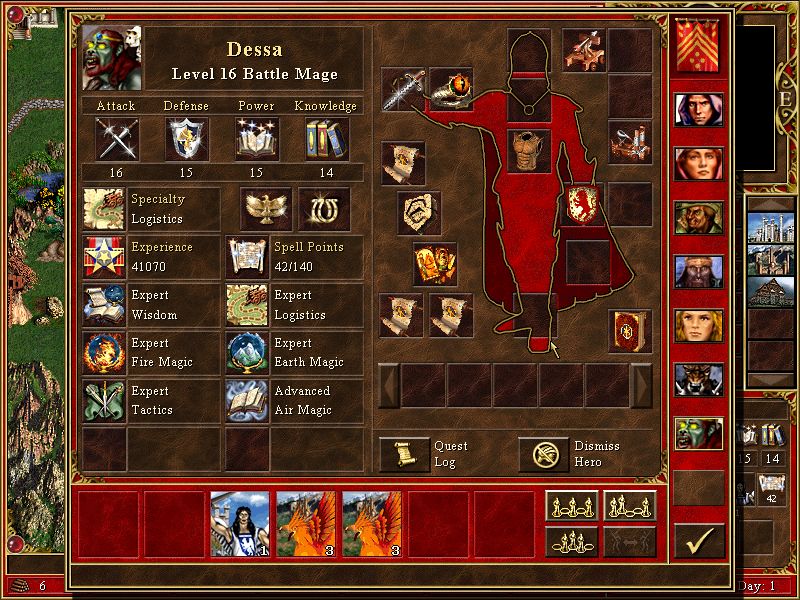Viewport: 800px width, 600px height.
Task: Select the swordsman troop in the army
Action: coord(240,523)
